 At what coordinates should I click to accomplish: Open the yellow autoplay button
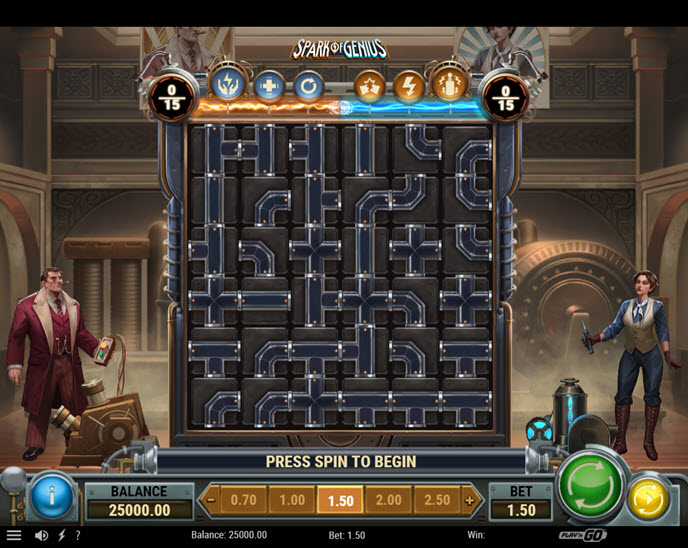tap(649, 498)
